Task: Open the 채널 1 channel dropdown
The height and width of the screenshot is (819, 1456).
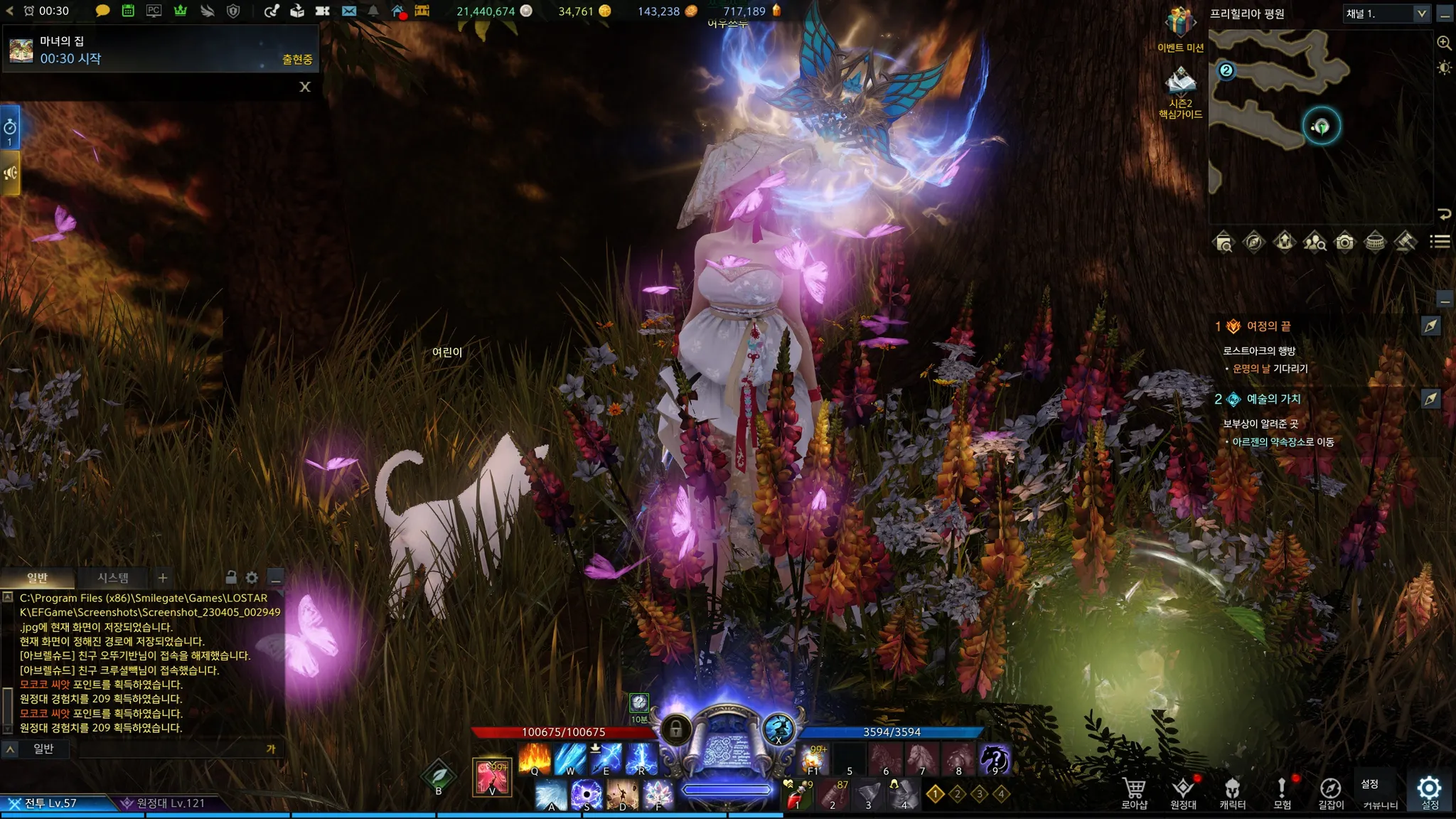Action: [1386, 14]
